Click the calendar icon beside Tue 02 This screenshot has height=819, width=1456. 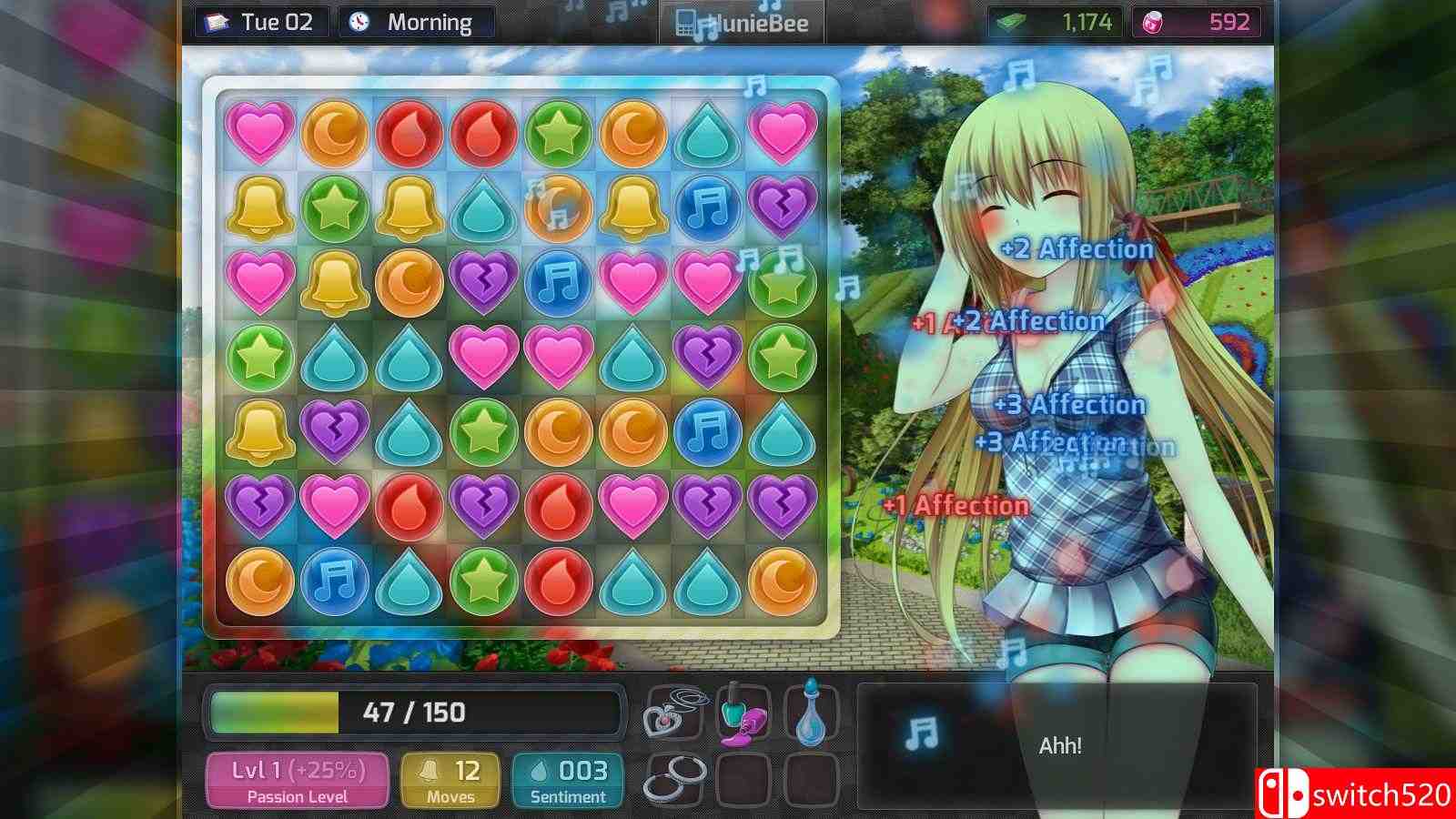click(216, 22)
